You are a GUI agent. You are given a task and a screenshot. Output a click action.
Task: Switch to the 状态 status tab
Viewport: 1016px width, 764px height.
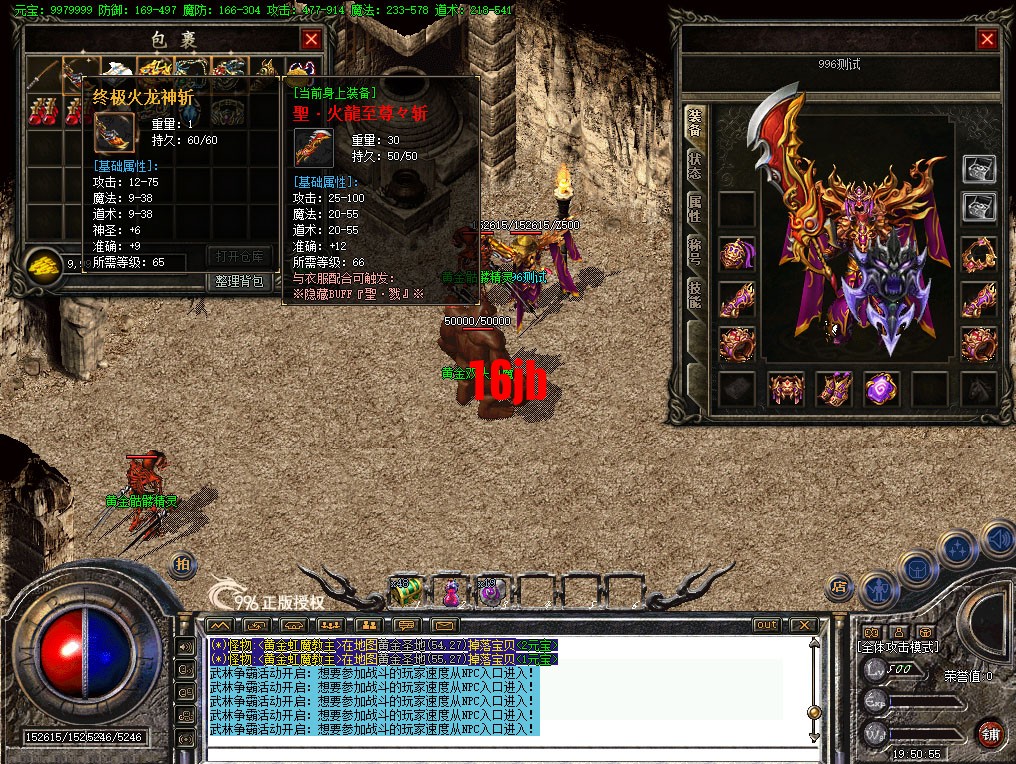coord(694,167)
